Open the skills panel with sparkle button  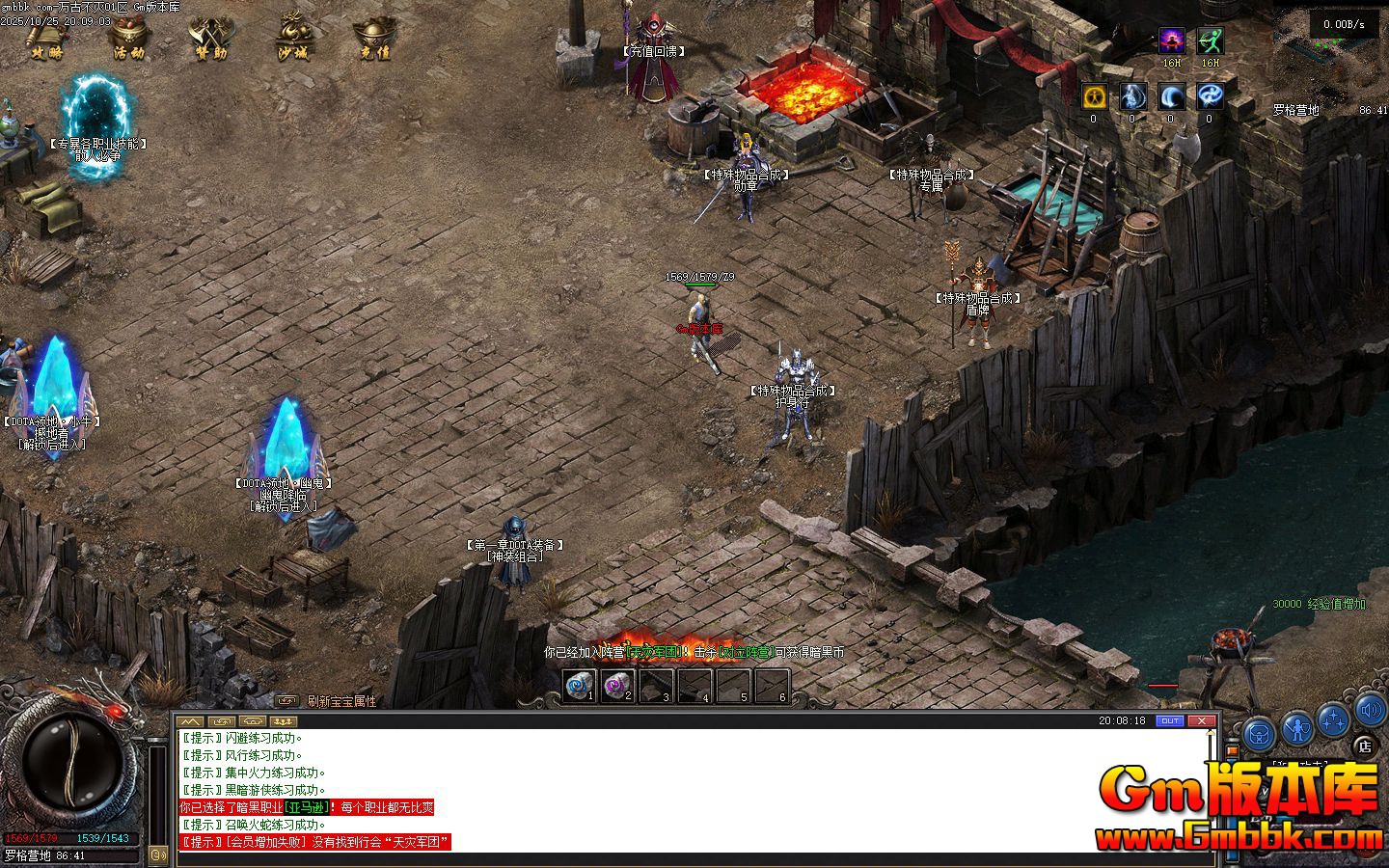pos(1334,719)
